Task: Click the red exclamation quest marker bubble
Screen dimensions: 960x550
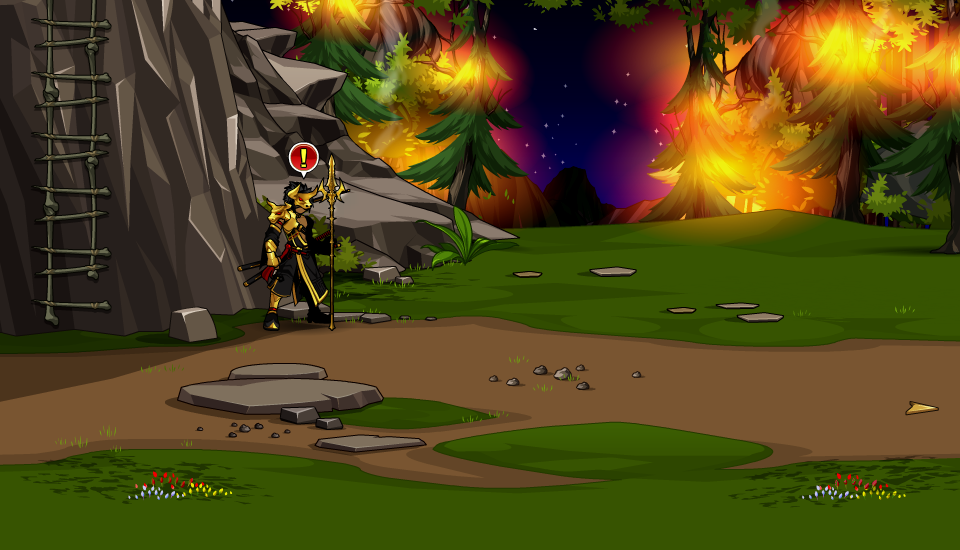Action: coord(304,157)
